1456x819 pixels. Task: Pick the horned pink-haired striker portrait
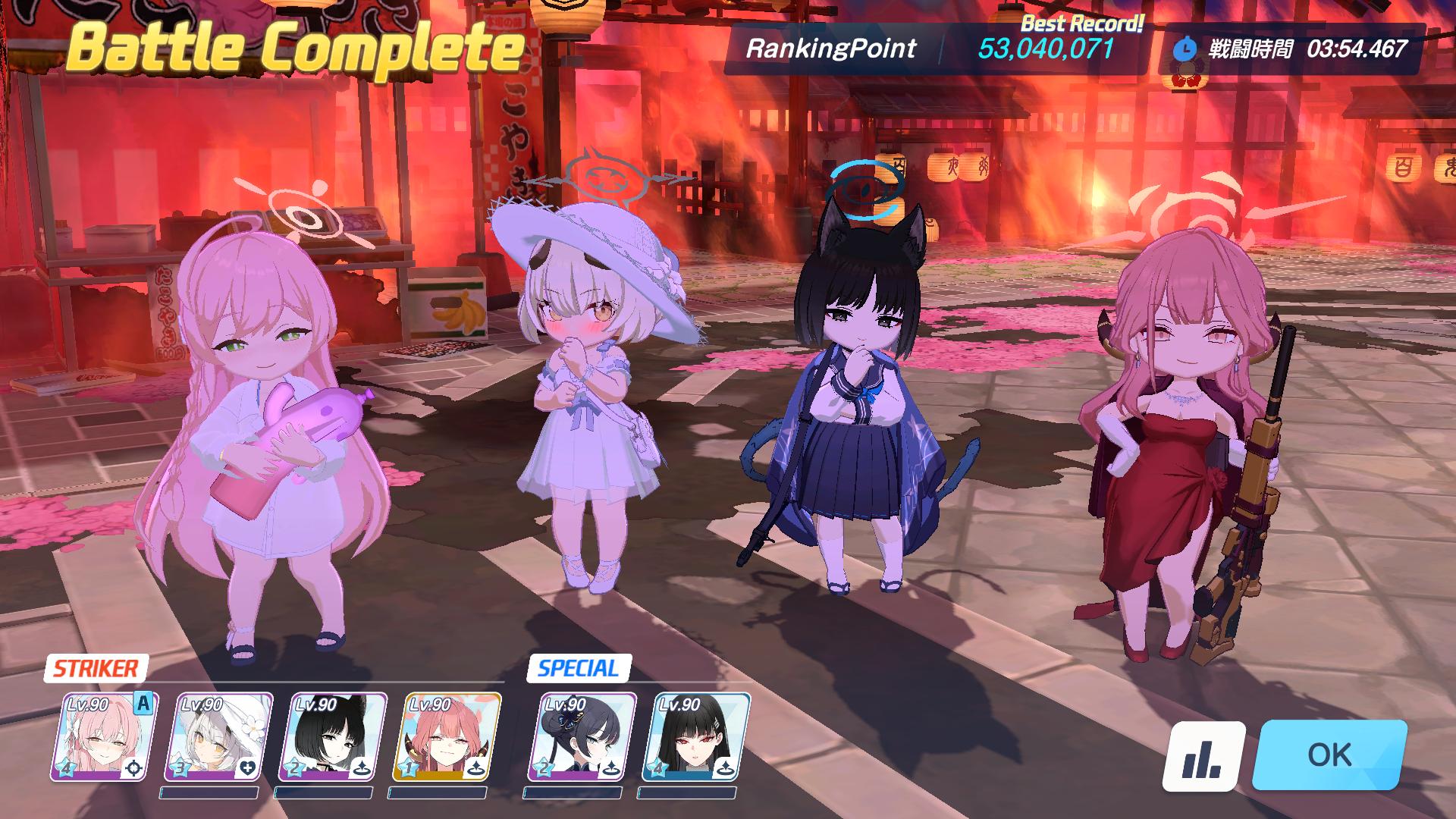[447, 736]
